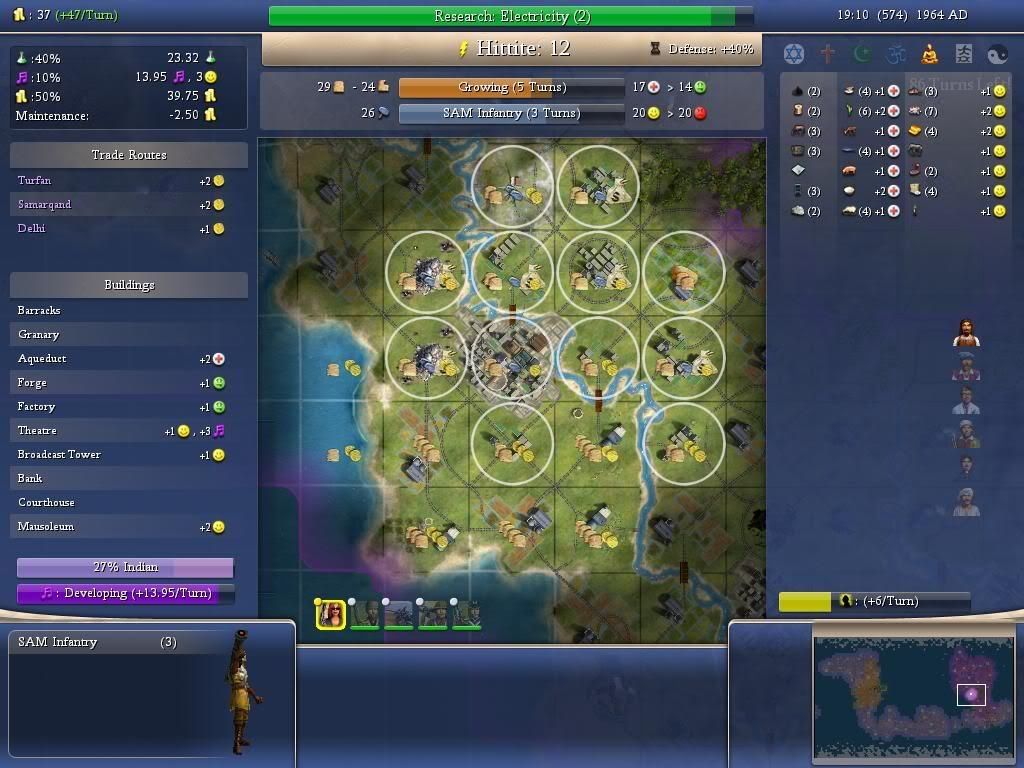
Task: Click the Taoism yin-yang icon
Action: pos(997,54)
